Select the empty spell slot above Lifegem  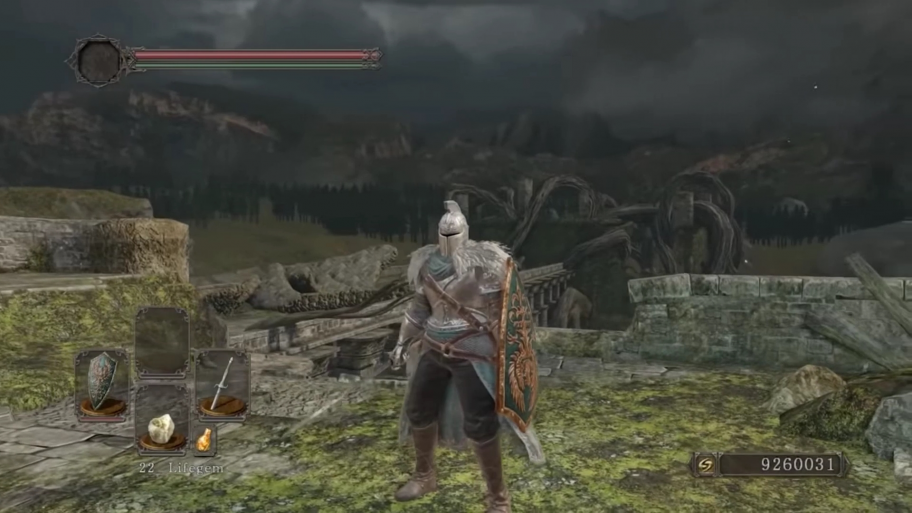pos(161,343)
